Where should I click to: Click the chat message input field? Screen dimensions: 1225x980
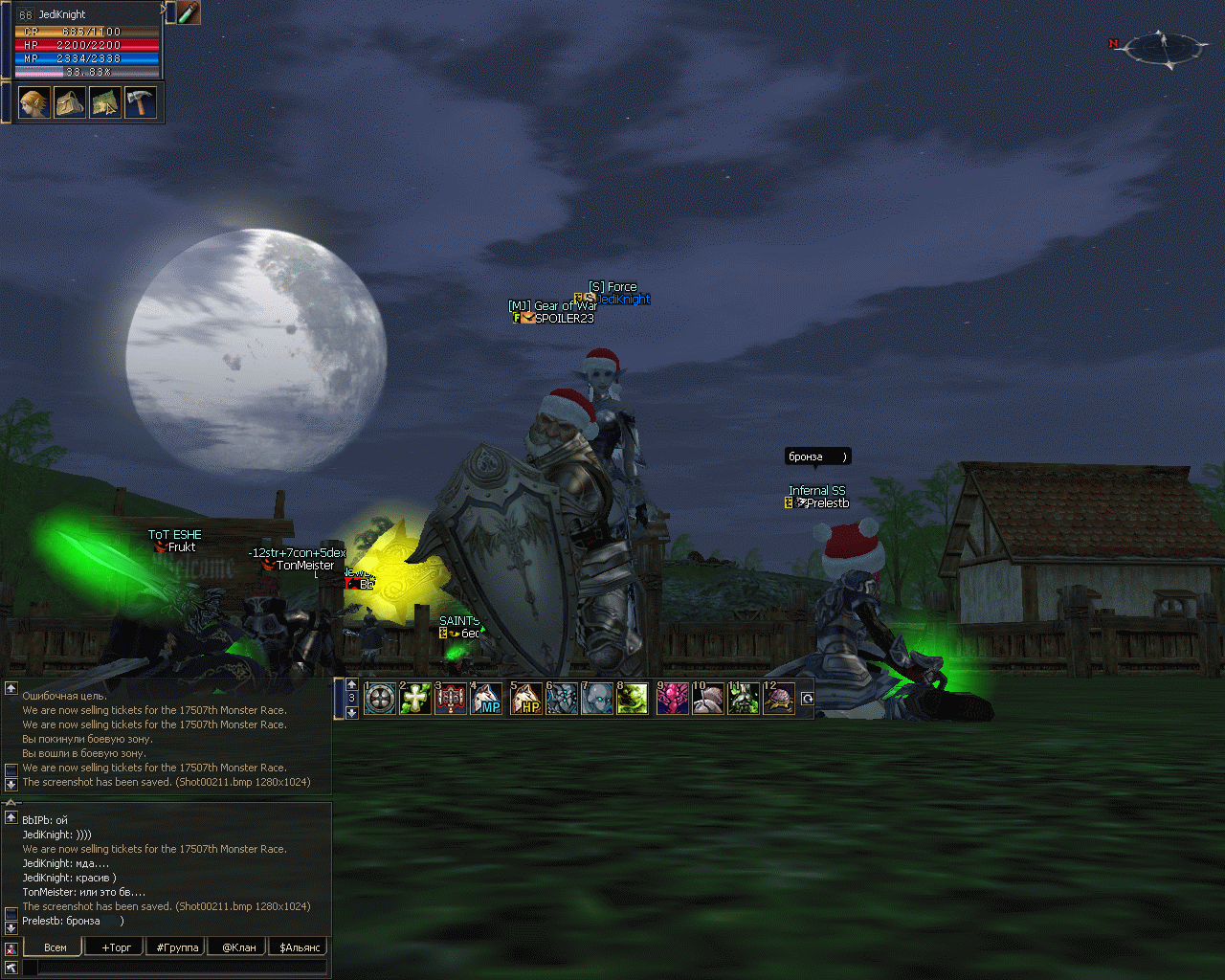[x=182, y=968]
